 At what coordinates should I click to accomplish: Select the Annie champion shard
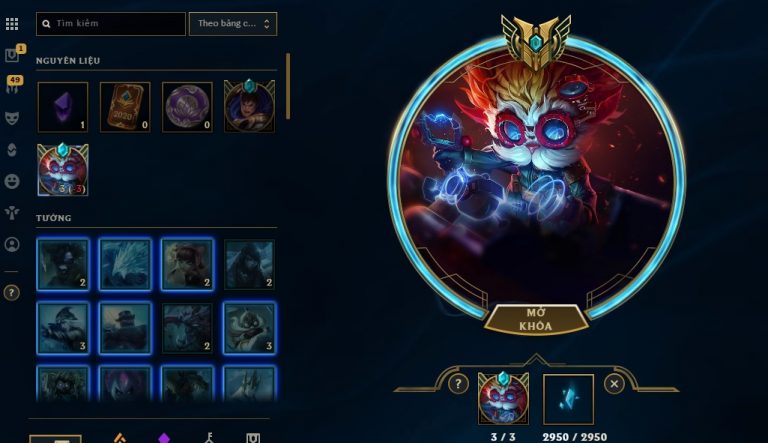click(187, 264)
